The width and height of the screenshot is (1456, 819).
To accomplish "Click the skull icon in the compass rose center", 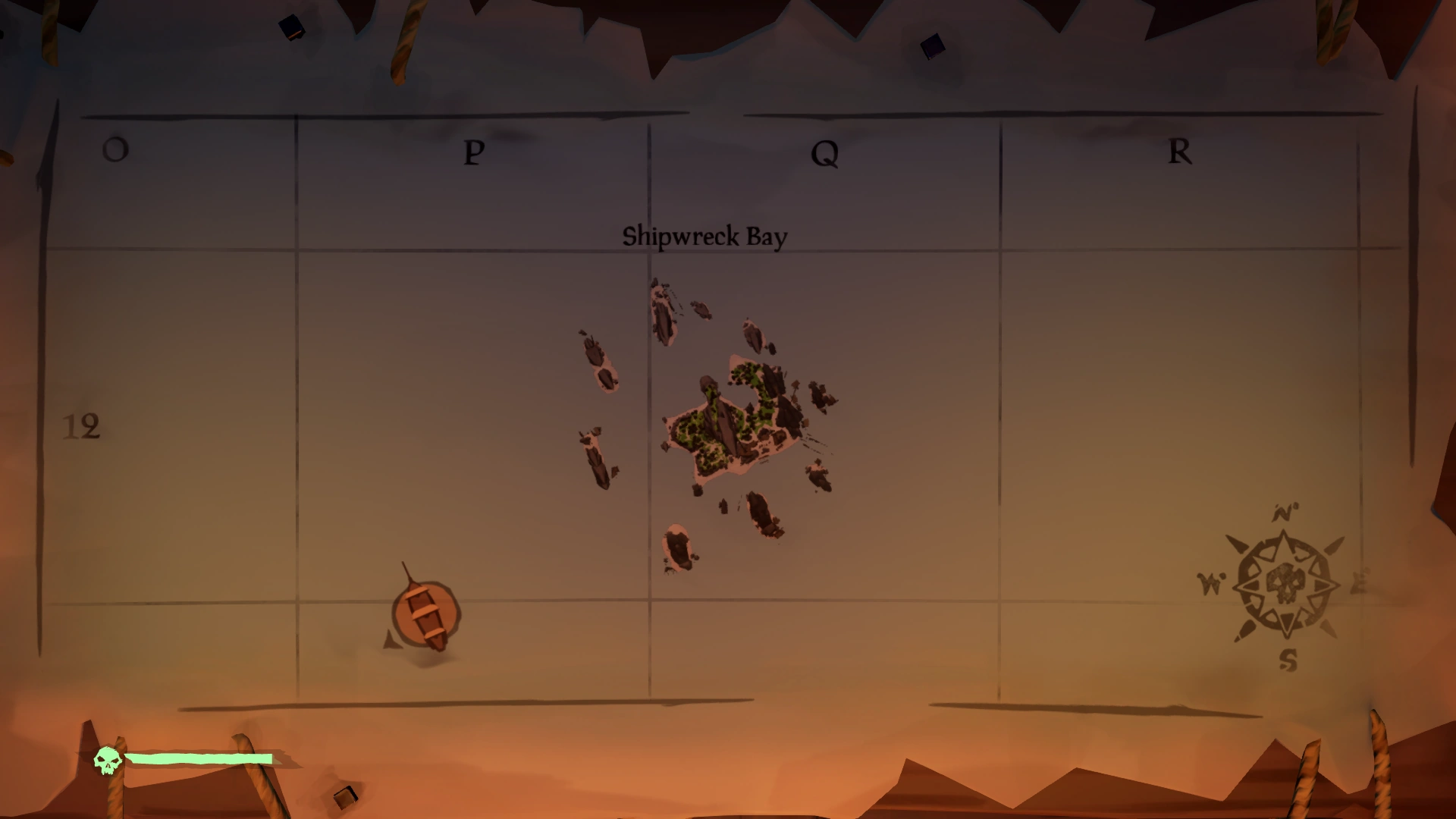I will (1288, 584).
